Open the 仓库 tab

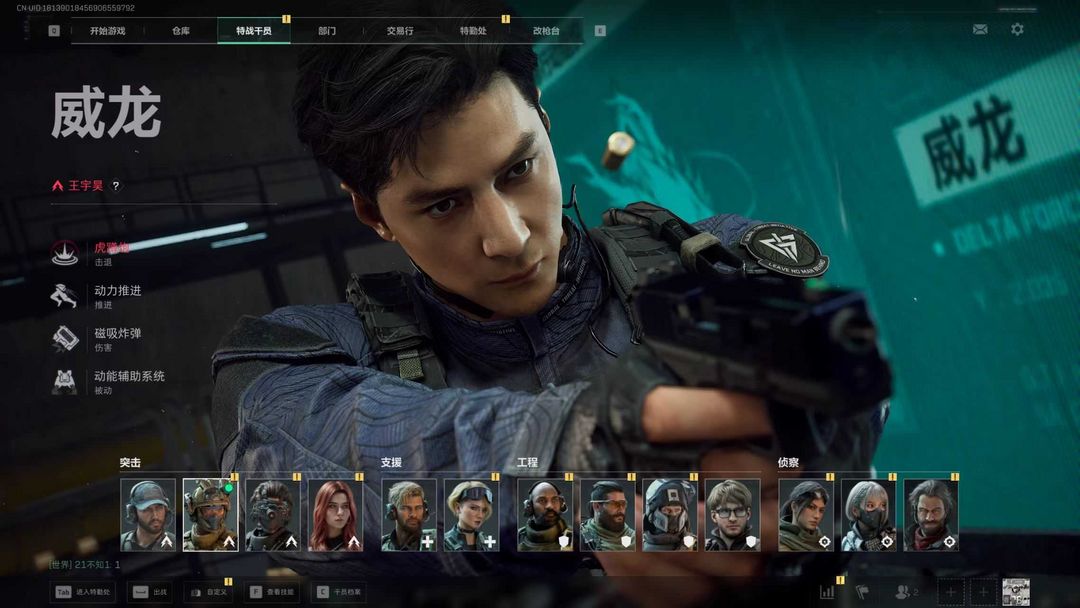(180, 31)
